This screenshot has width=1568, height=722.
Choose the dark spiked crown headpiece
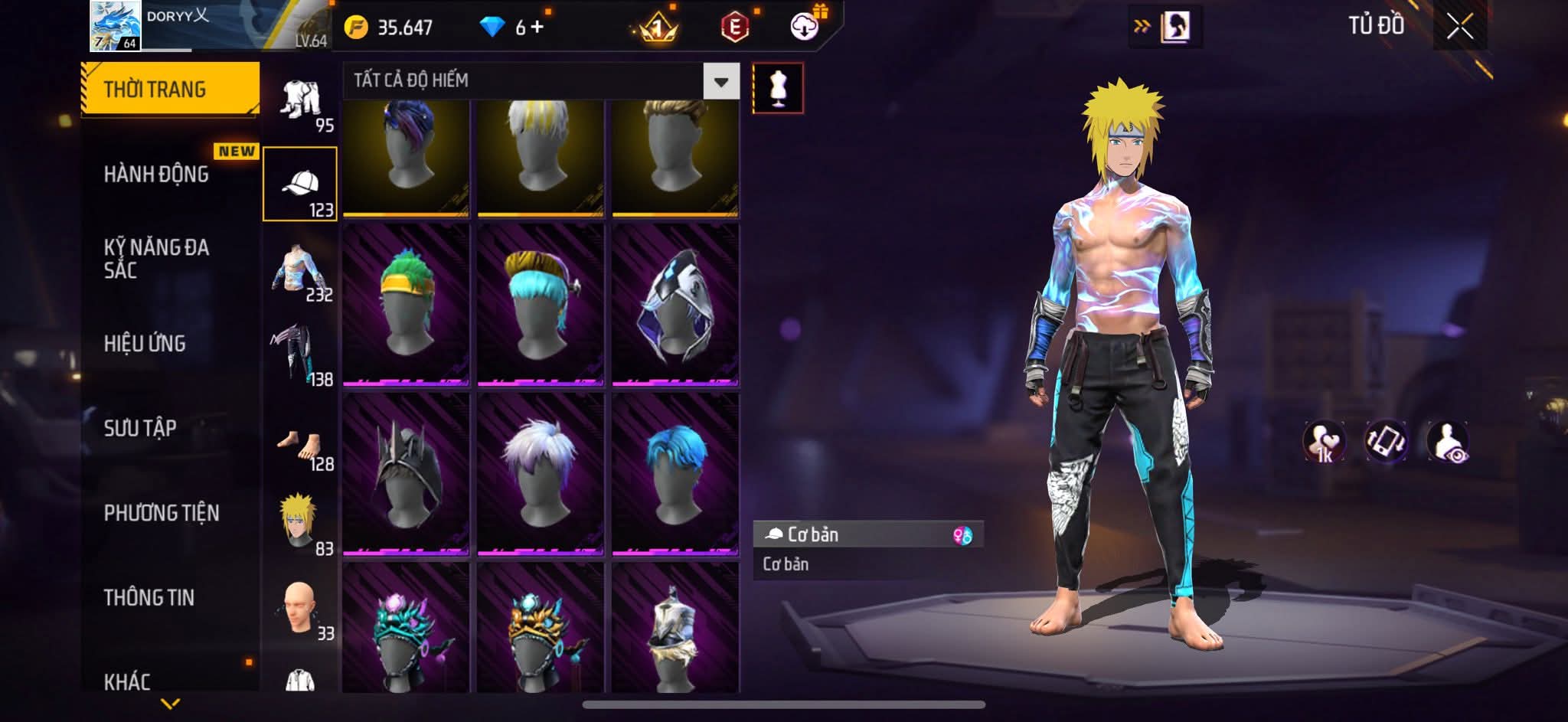click(406, 473)
